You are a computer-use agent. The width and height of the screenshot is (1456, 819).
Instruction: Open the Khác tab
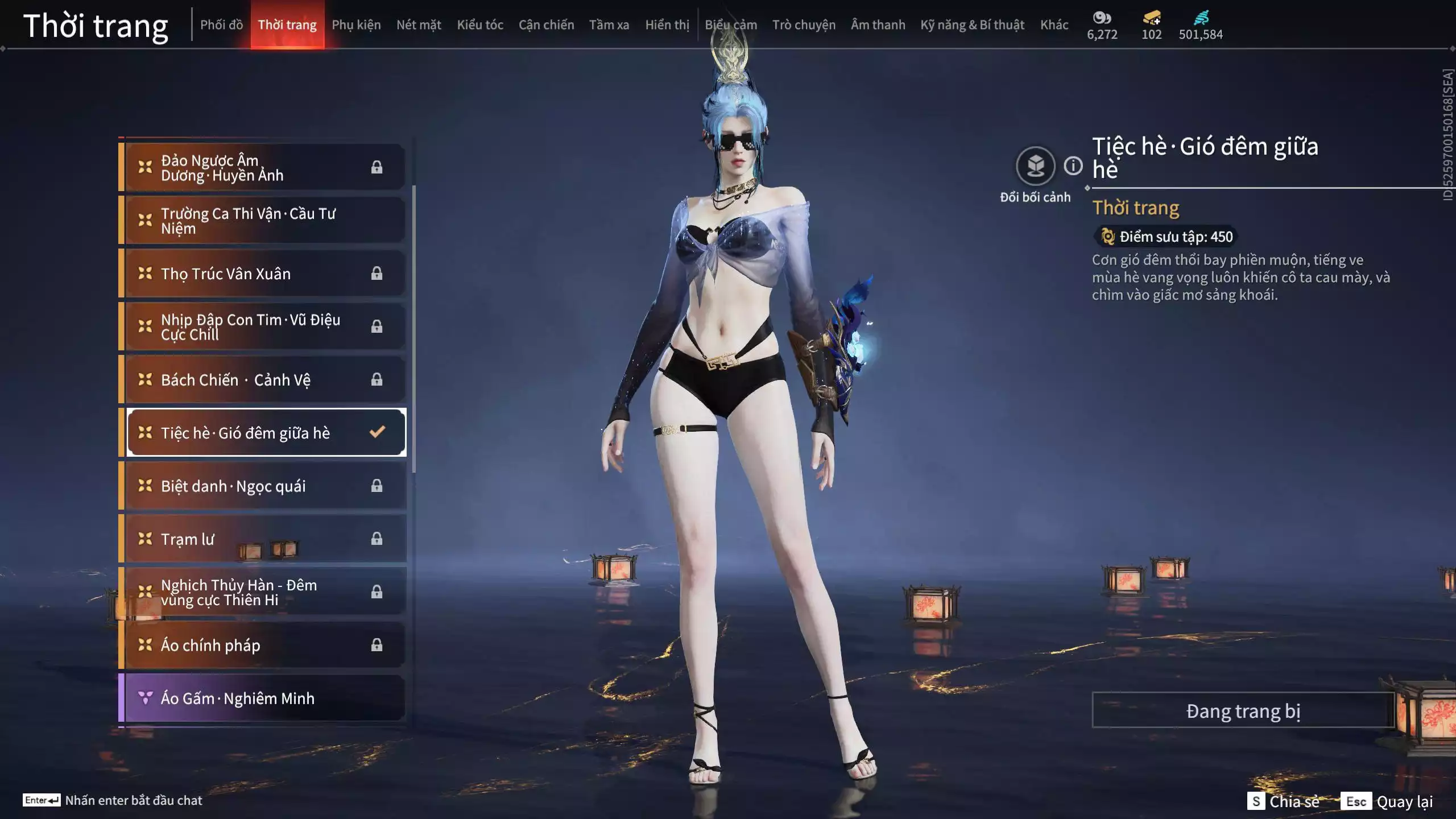pyautogui.click(x=1054, y=25)
